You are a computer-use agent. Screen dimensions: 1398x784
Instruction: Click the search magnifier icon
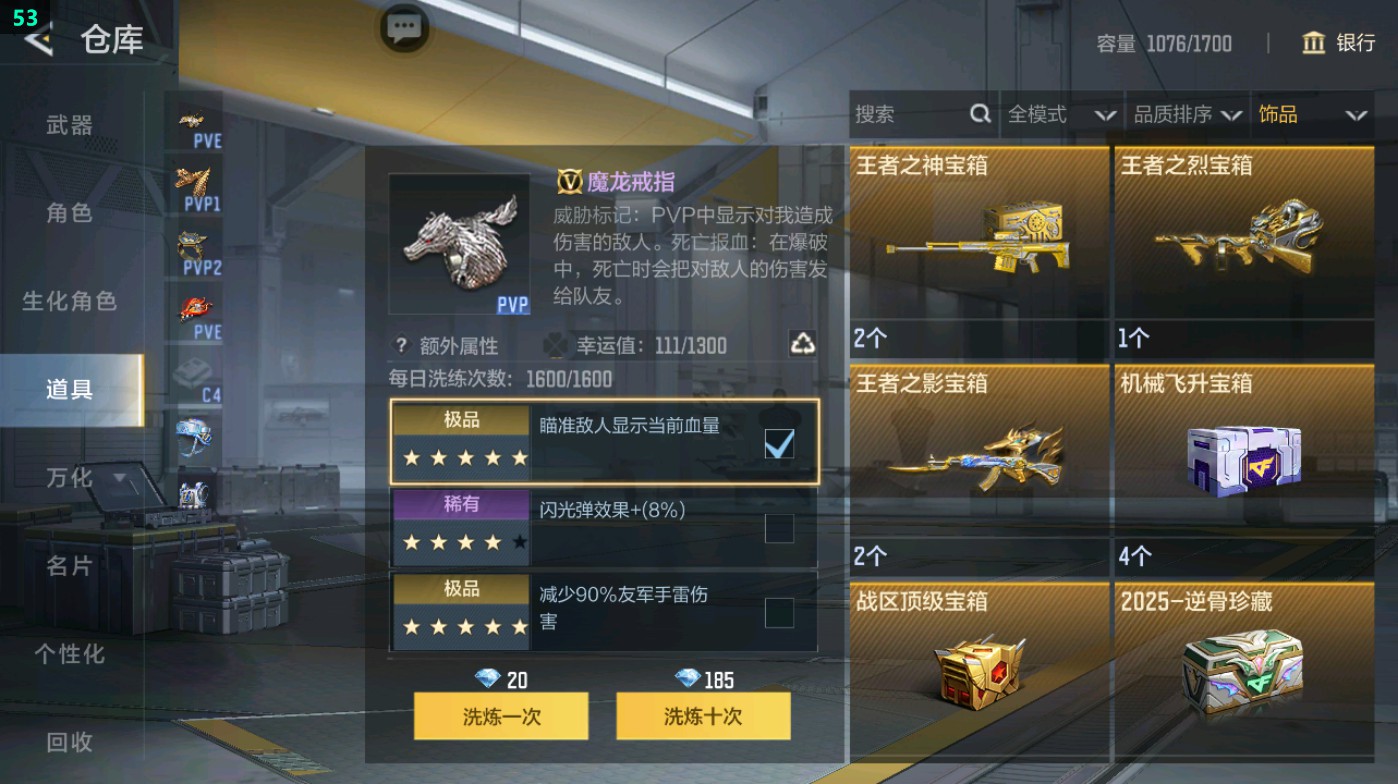978,114
